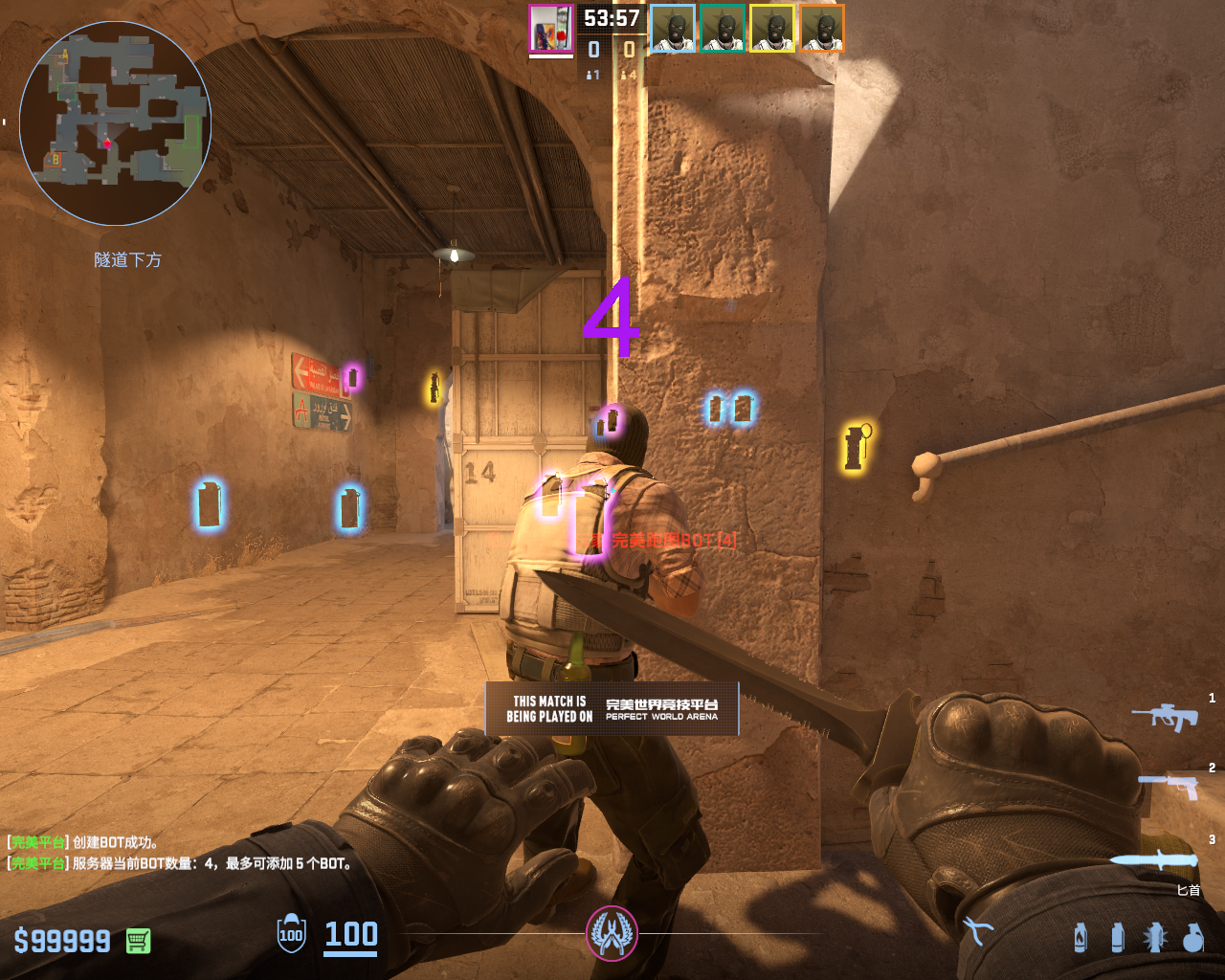Click the circular radar minimap

[115, 122]
